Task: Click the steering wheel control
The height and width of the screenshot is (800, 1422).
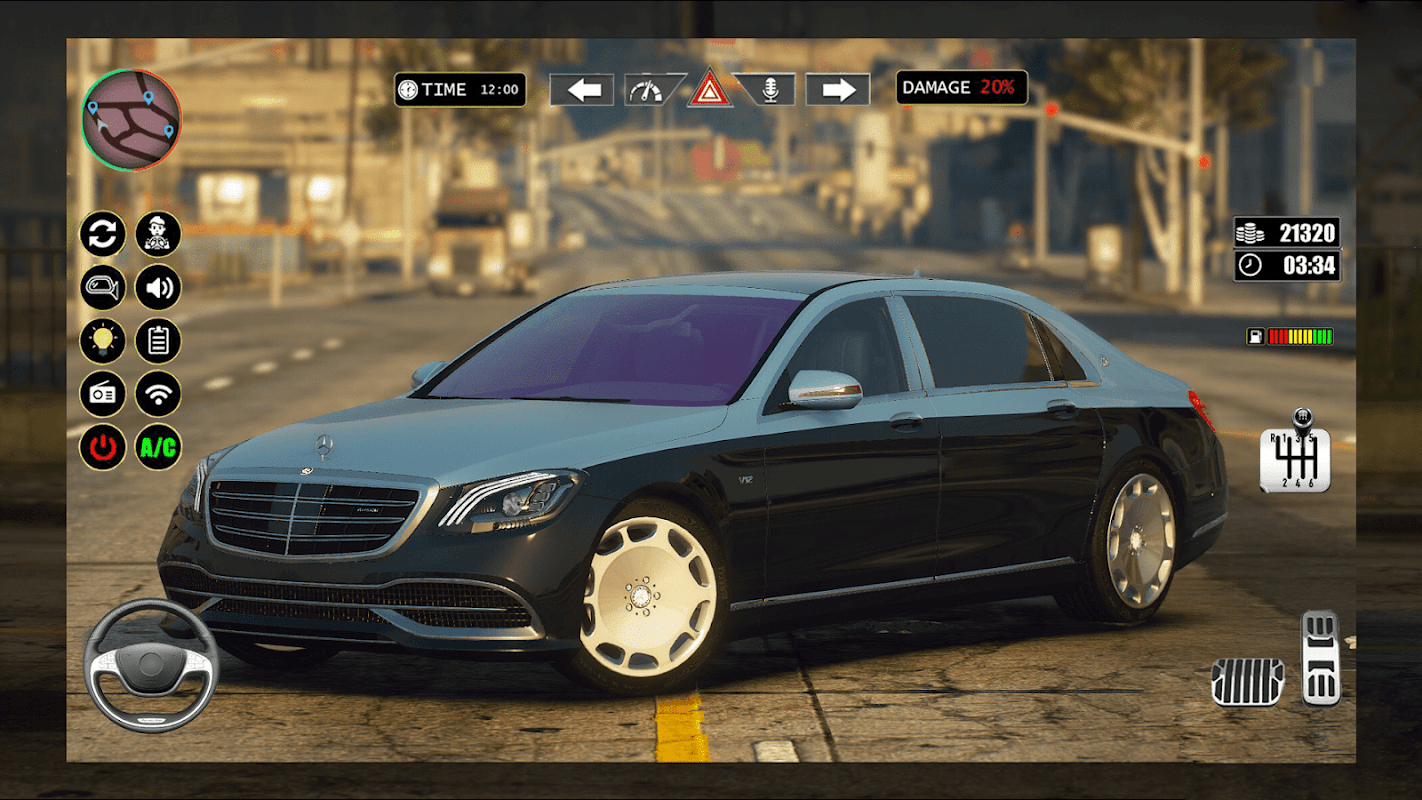Action: (151, 665)
